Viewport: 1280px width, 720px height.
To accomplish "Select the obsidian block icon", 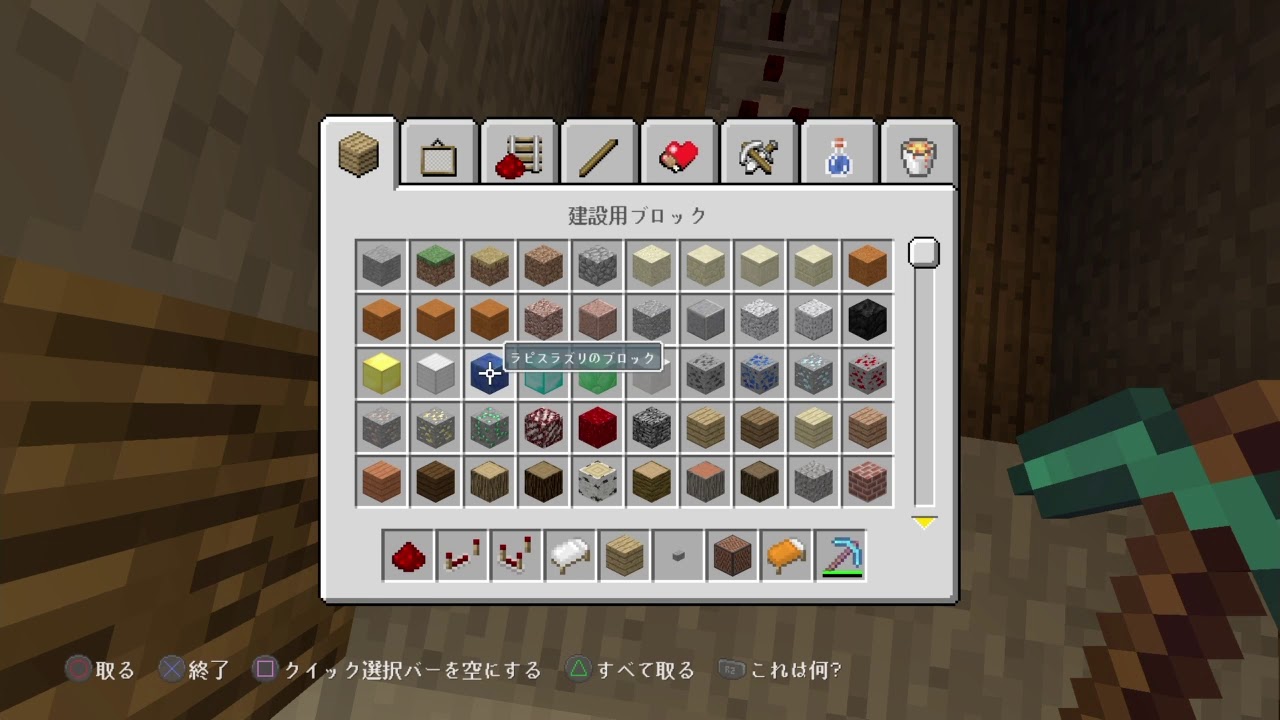I will 868,318.
